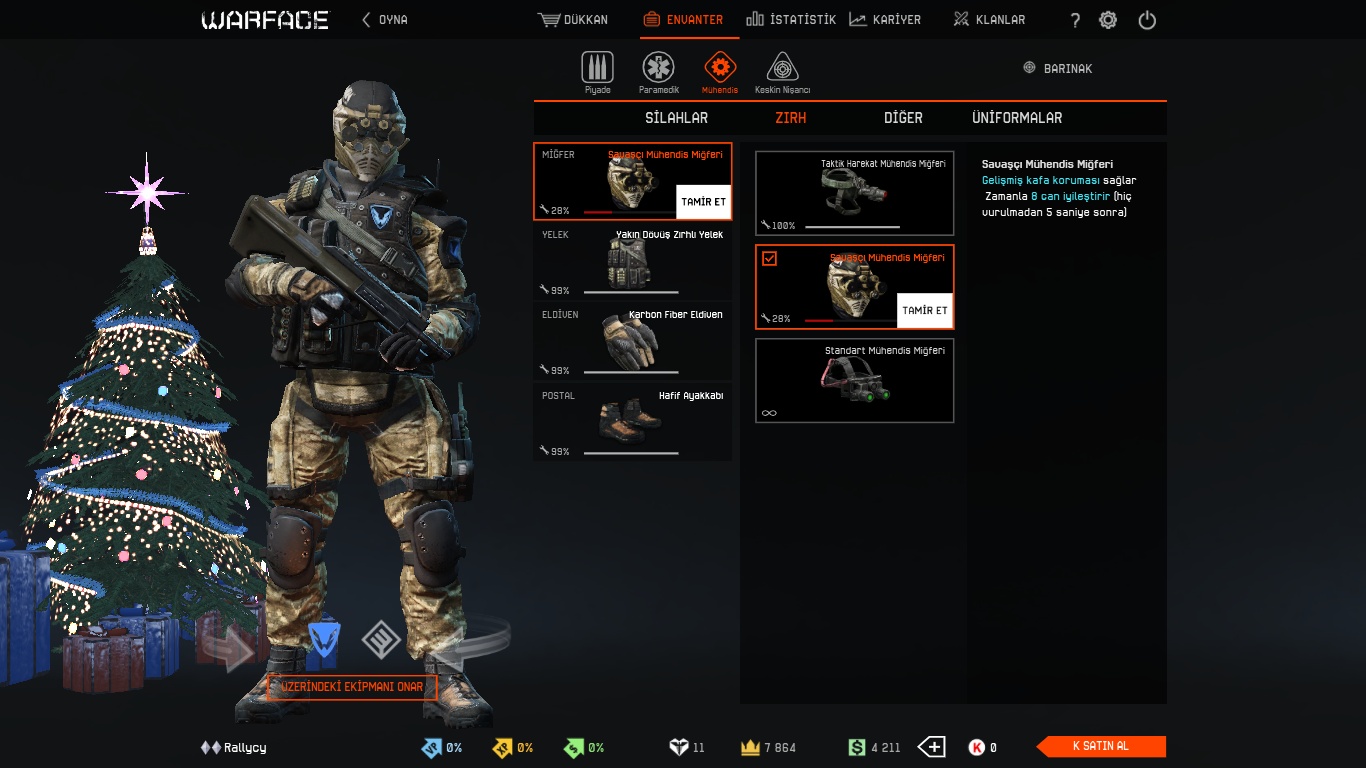Screen dimensions: 1366x768
Task: Click the power quit icon
Action: click(x=1147, y=20)
